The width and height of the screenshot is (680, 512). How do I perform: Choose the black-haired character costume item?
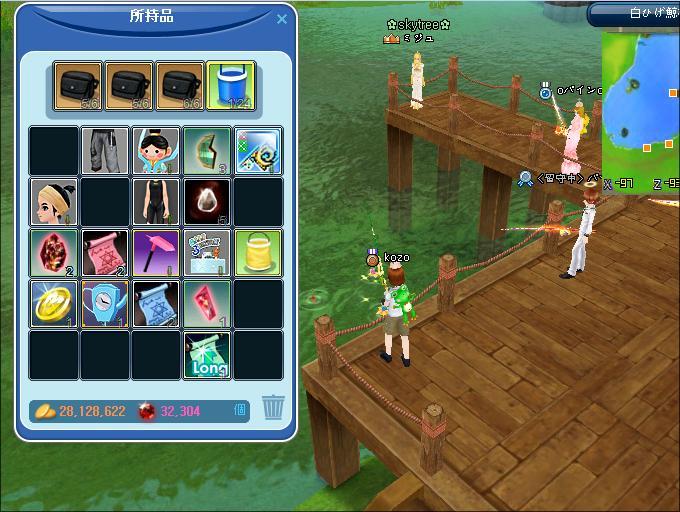tap(156, 151)
